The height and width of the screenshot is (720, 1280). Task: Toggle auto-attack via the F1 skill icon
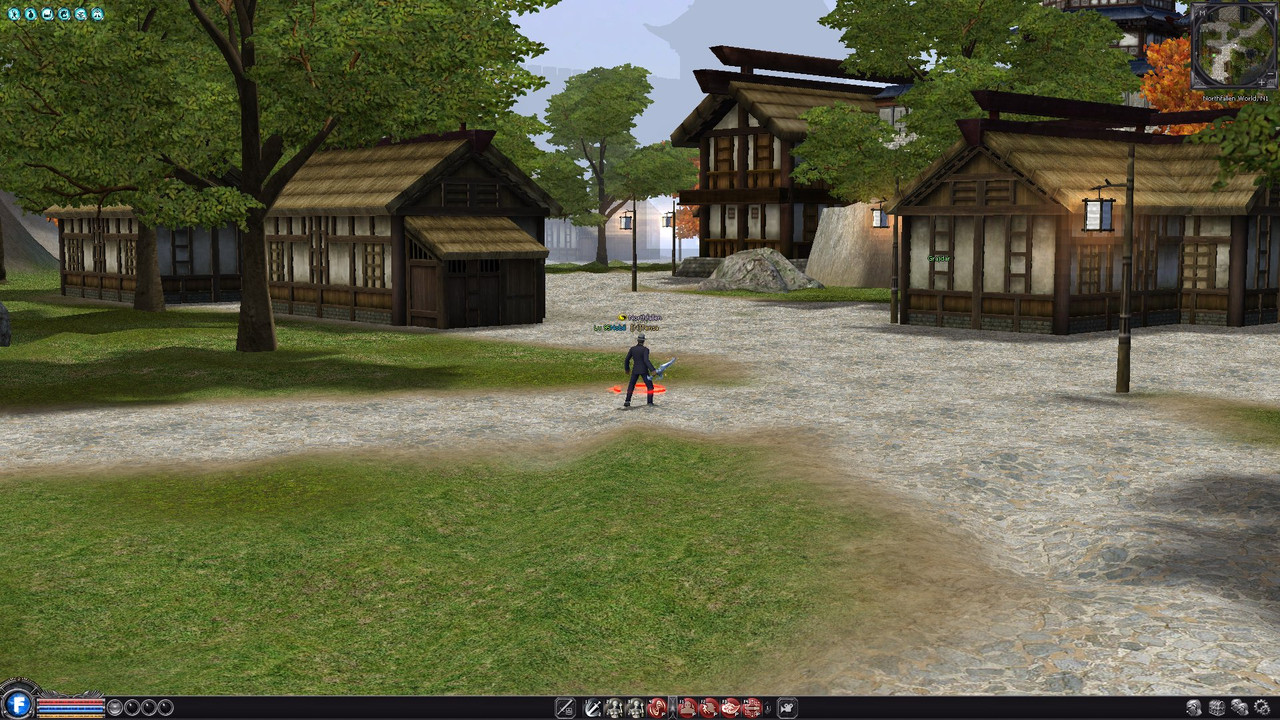point(687,708)
